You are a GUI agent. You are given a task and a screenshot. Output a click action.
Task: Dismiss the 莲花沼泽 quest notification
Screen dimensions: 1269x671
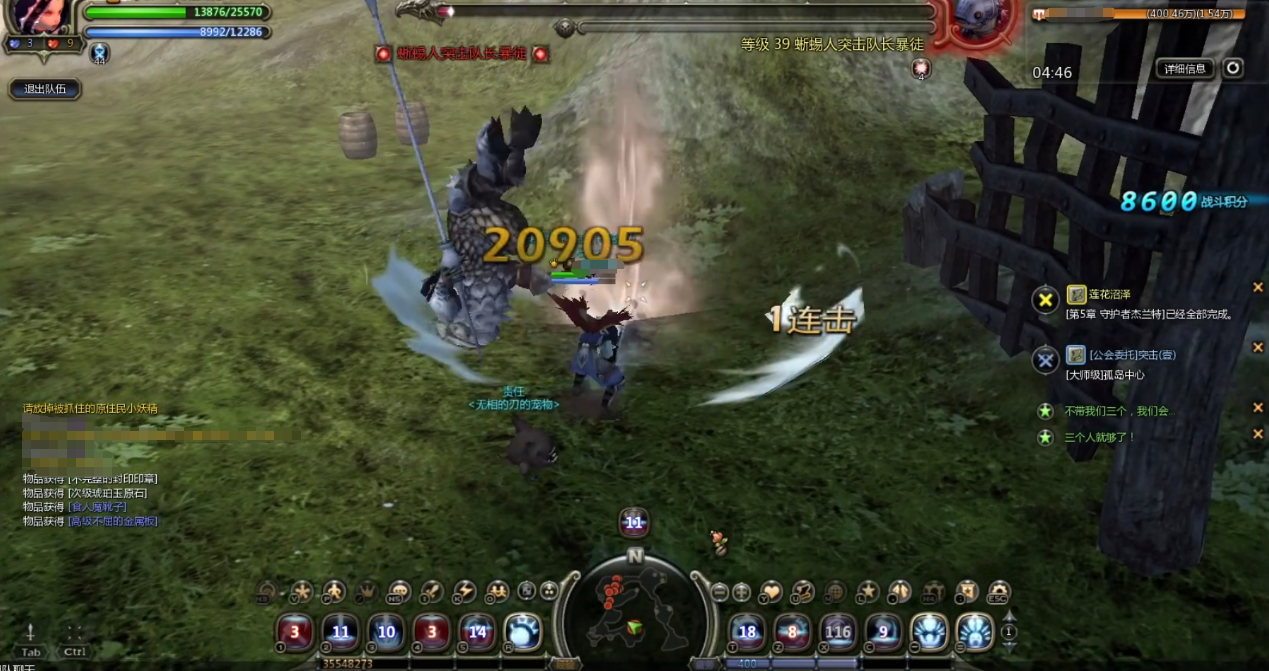point(1258,288)
